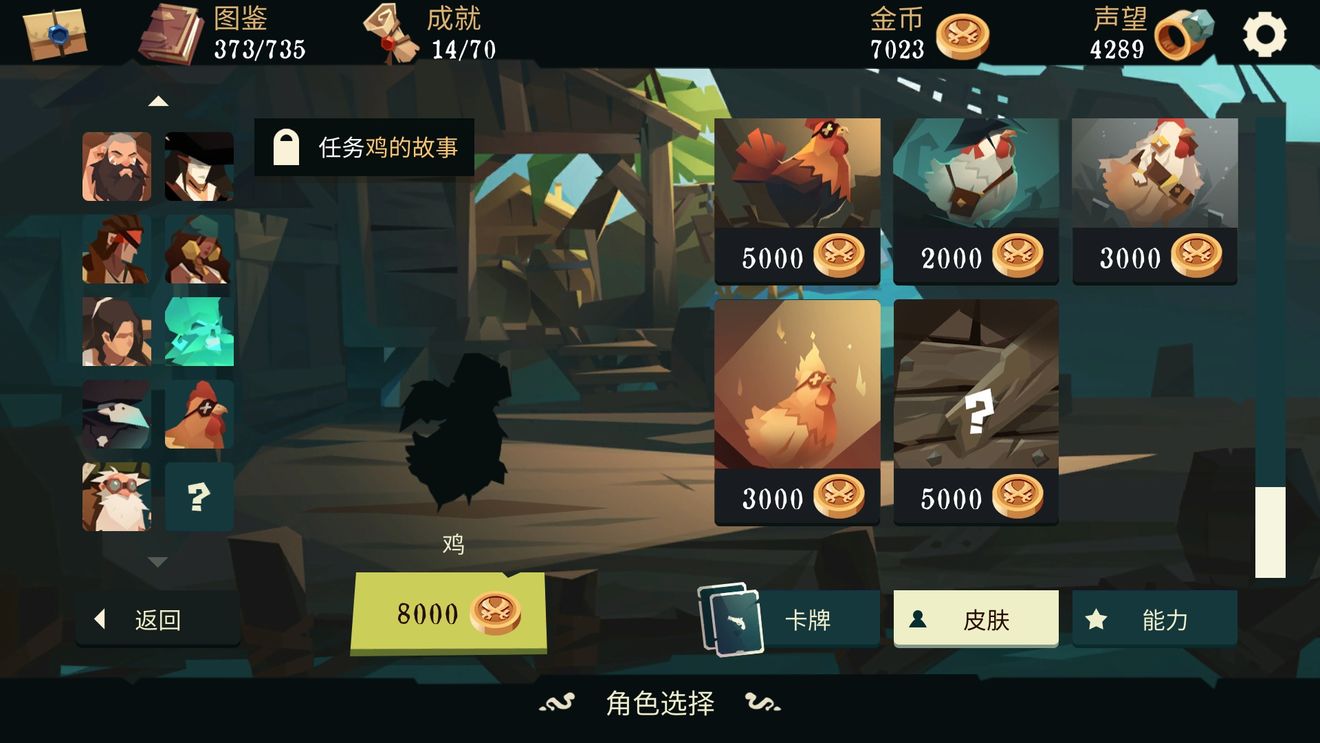Open the map envelope icon top left
Viewport: 1320px width, 743px height.
tap(55, 32)
